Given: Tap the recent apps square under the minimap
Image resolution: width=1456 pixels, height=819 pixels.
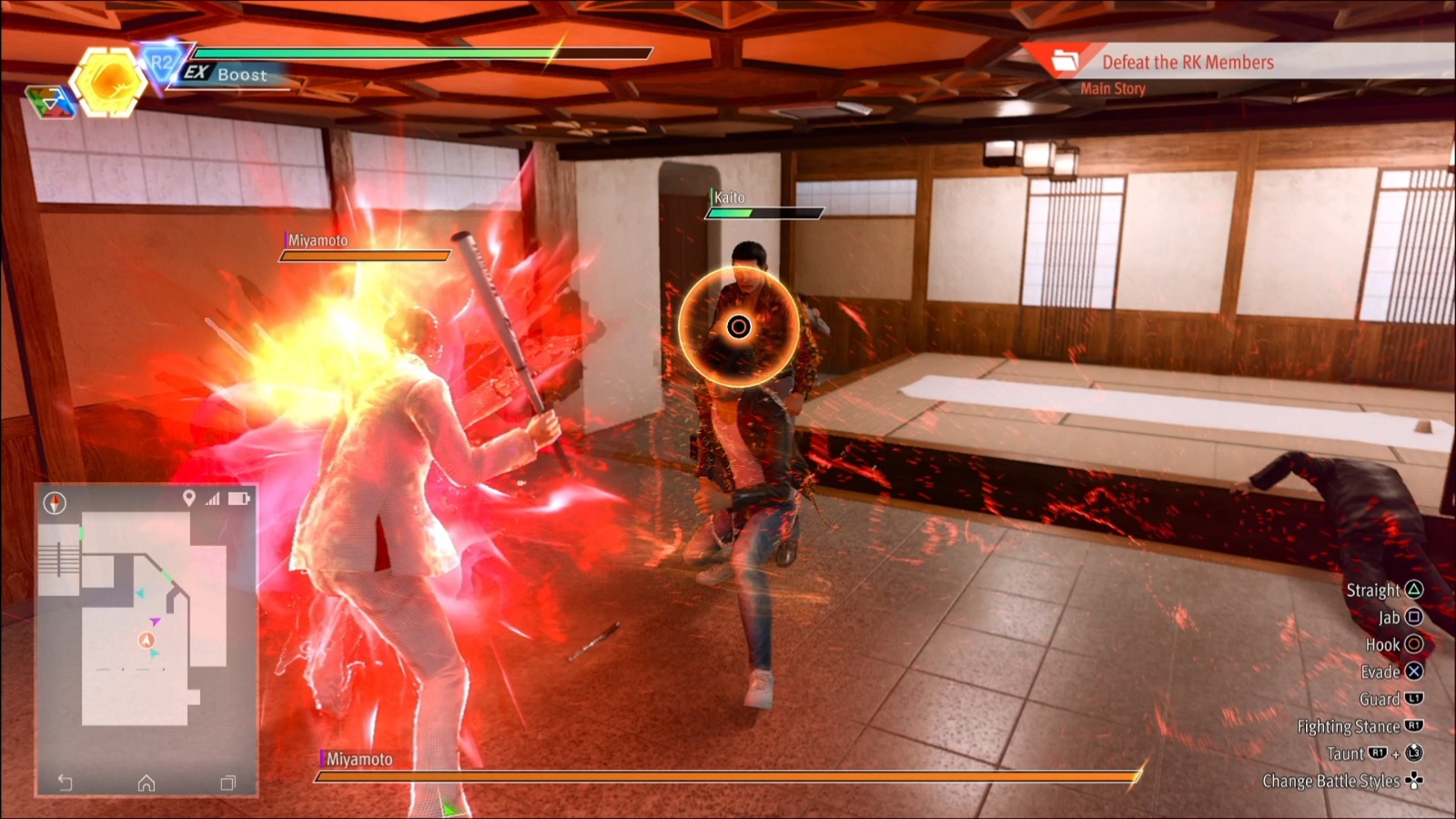Looking at the screenshot, I should pos(227,783).
